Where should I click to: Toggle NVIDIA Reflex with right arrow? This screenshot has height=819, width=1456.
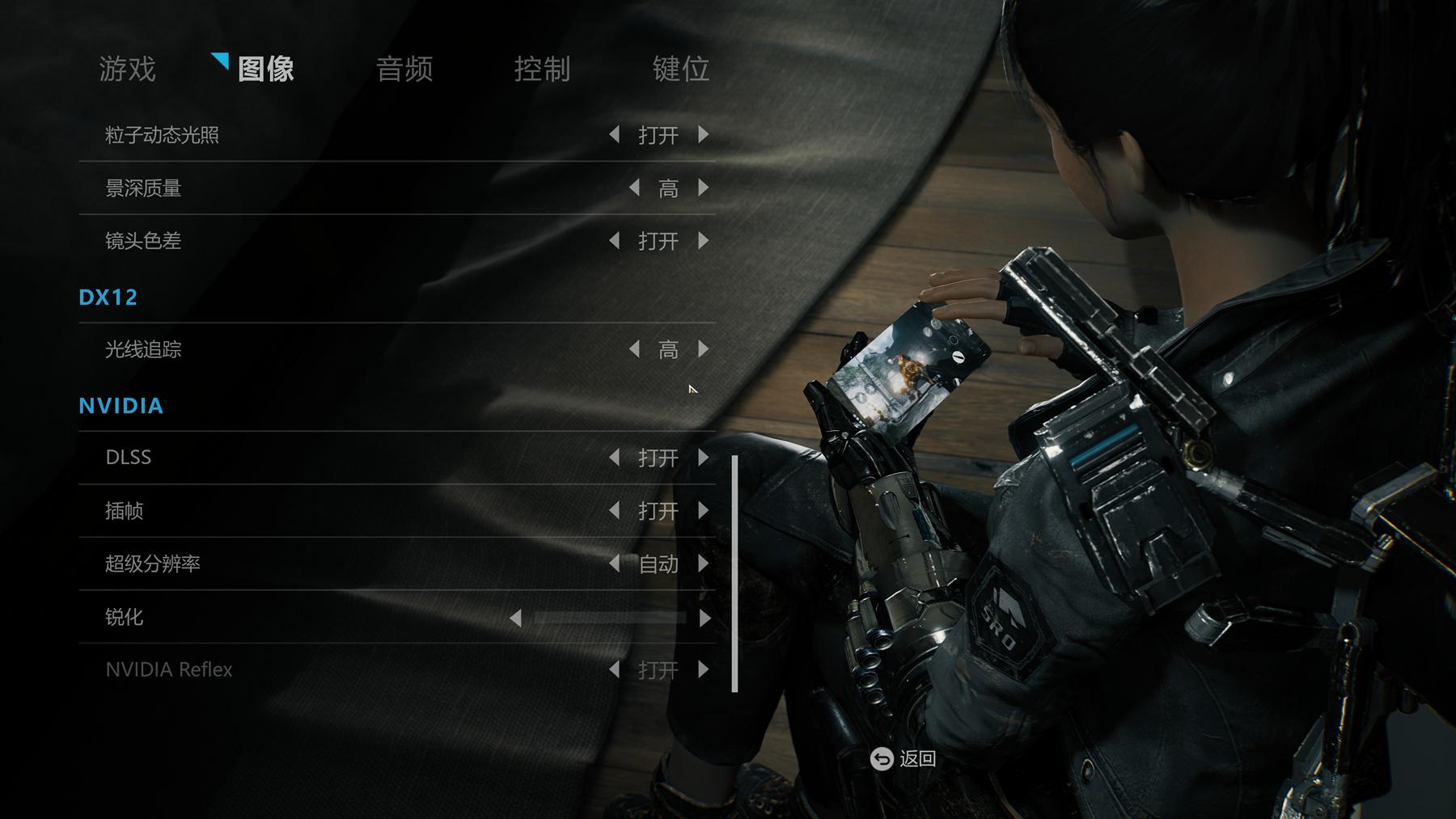(x=704, y=669)
